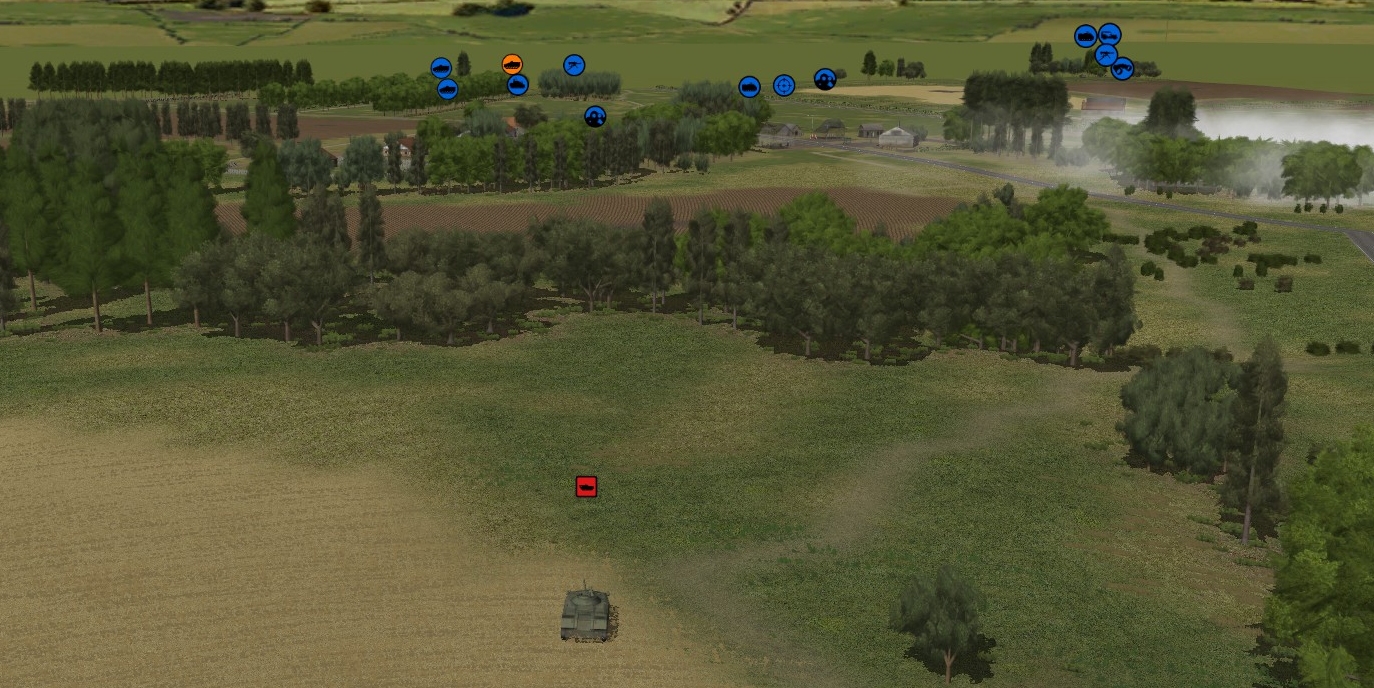Select the orange vehicle unit marker
The image size is (1374, 688).
point(512,65)
